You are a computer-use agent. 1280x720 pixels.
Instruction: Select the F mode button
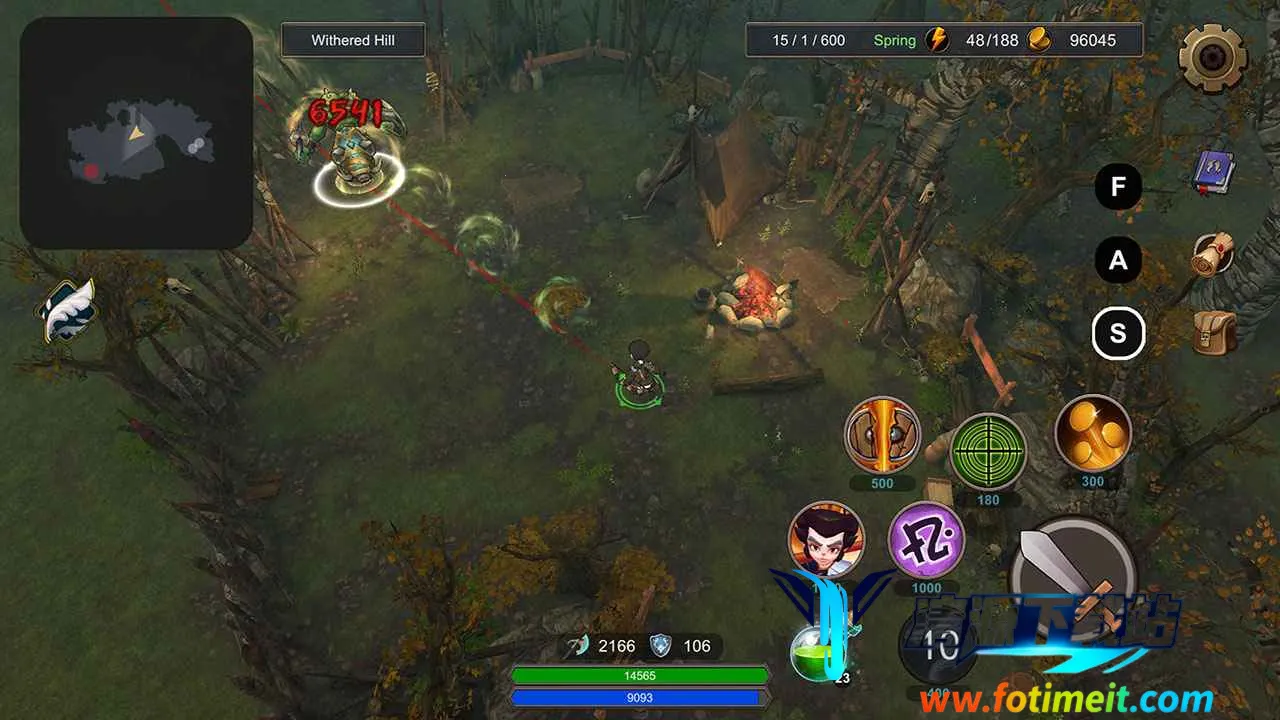coord(1118,186)
